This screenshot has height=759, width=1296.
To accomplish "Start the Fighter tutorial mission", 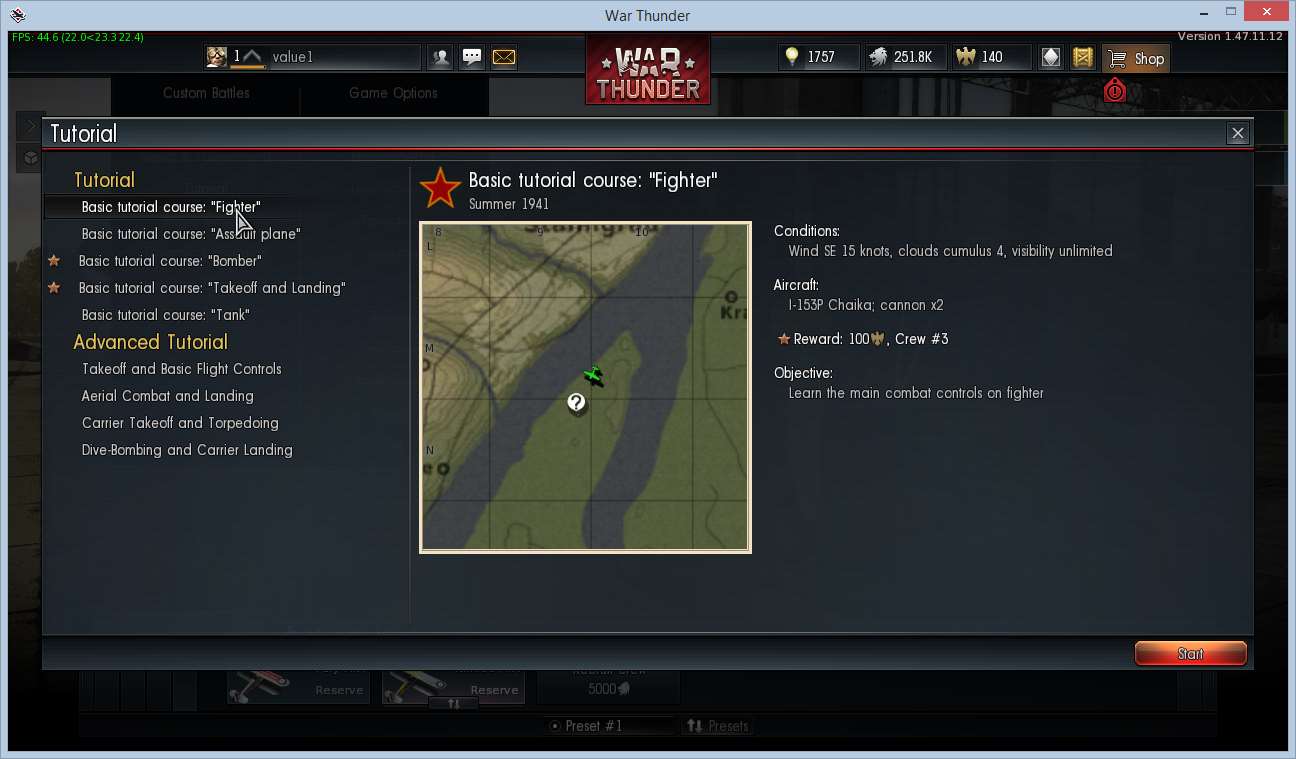I will 1190,654.
